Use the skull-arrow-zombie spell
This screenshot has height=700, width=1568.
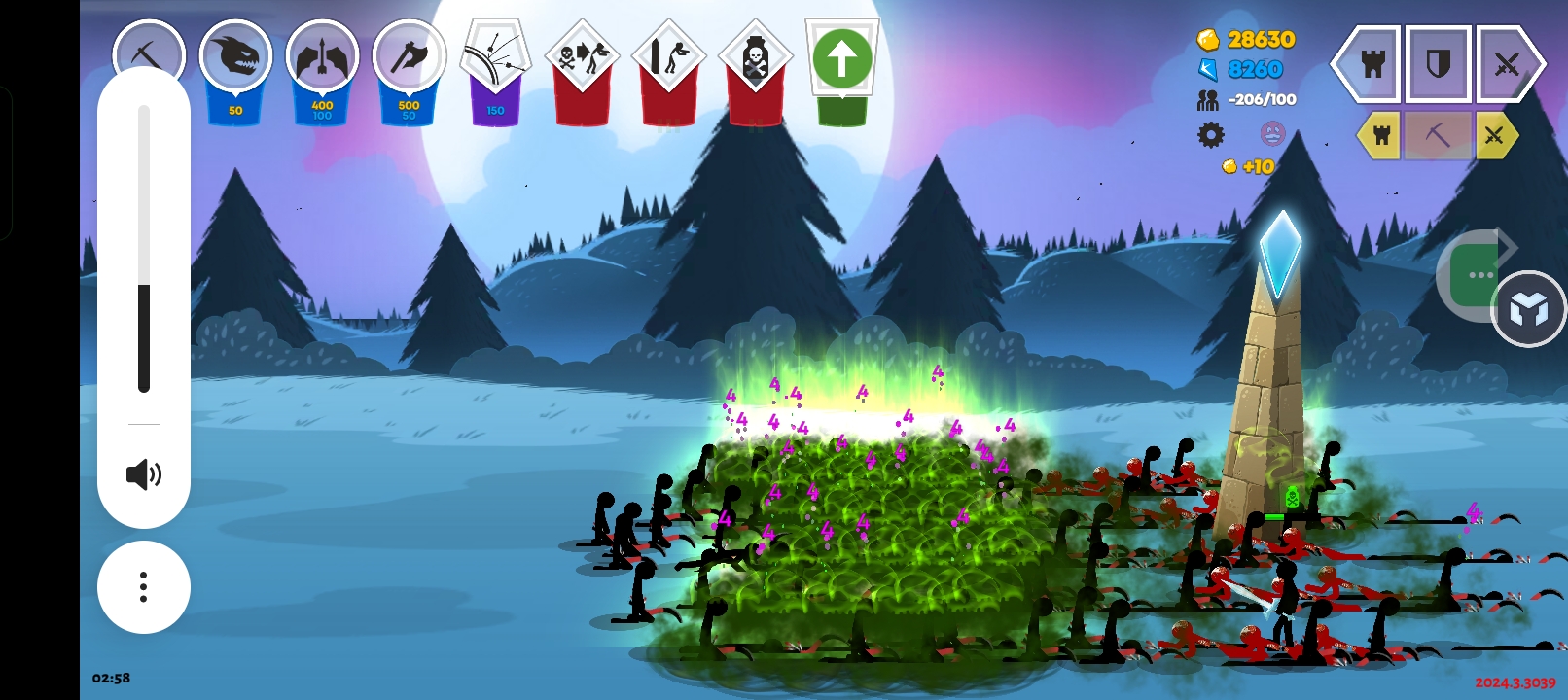[x=582, y=58]
